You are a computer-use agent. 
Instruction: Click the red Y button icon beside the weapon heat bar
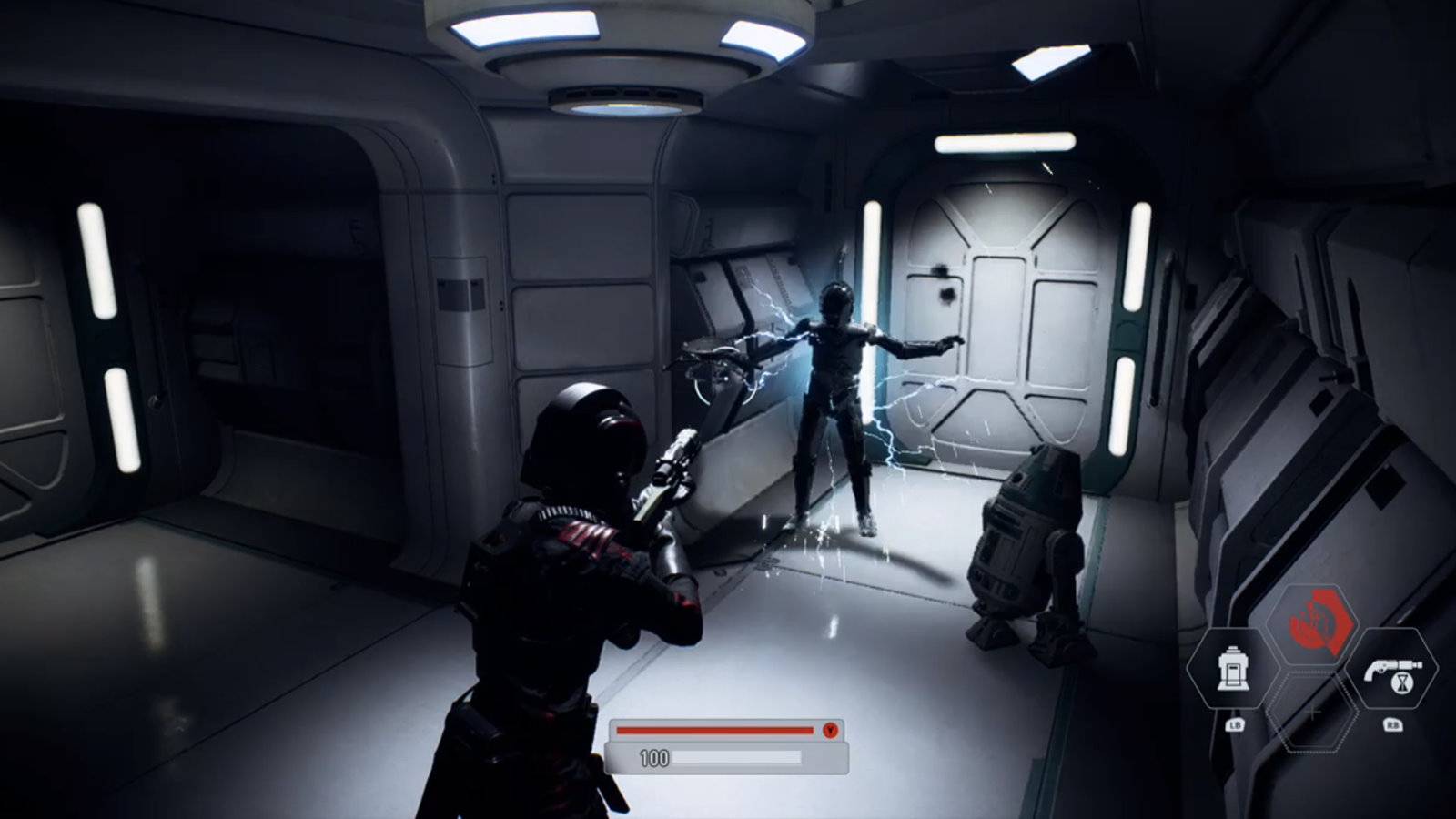coord(830,731)
